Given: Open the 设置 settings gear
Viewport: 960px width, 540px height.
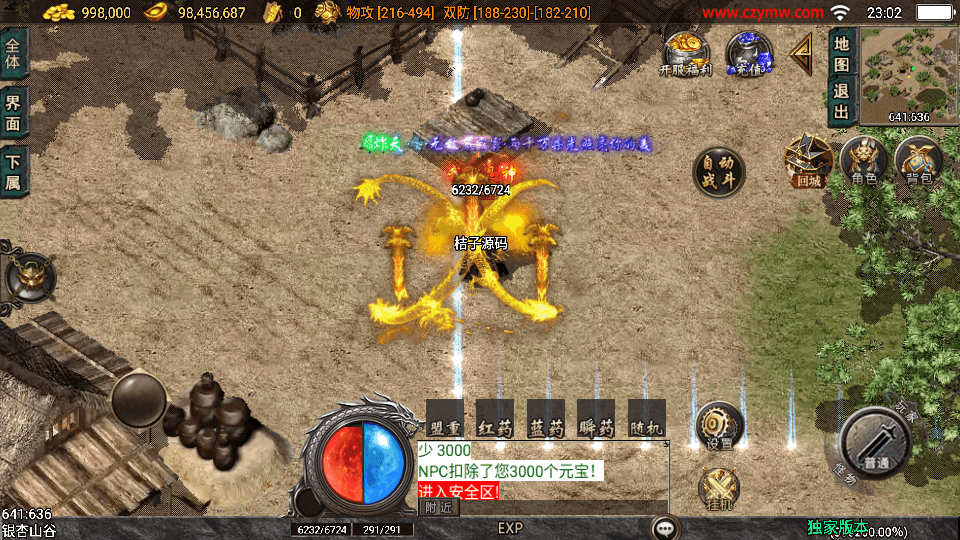Looking at the screenshot, I should coord(718,425).
